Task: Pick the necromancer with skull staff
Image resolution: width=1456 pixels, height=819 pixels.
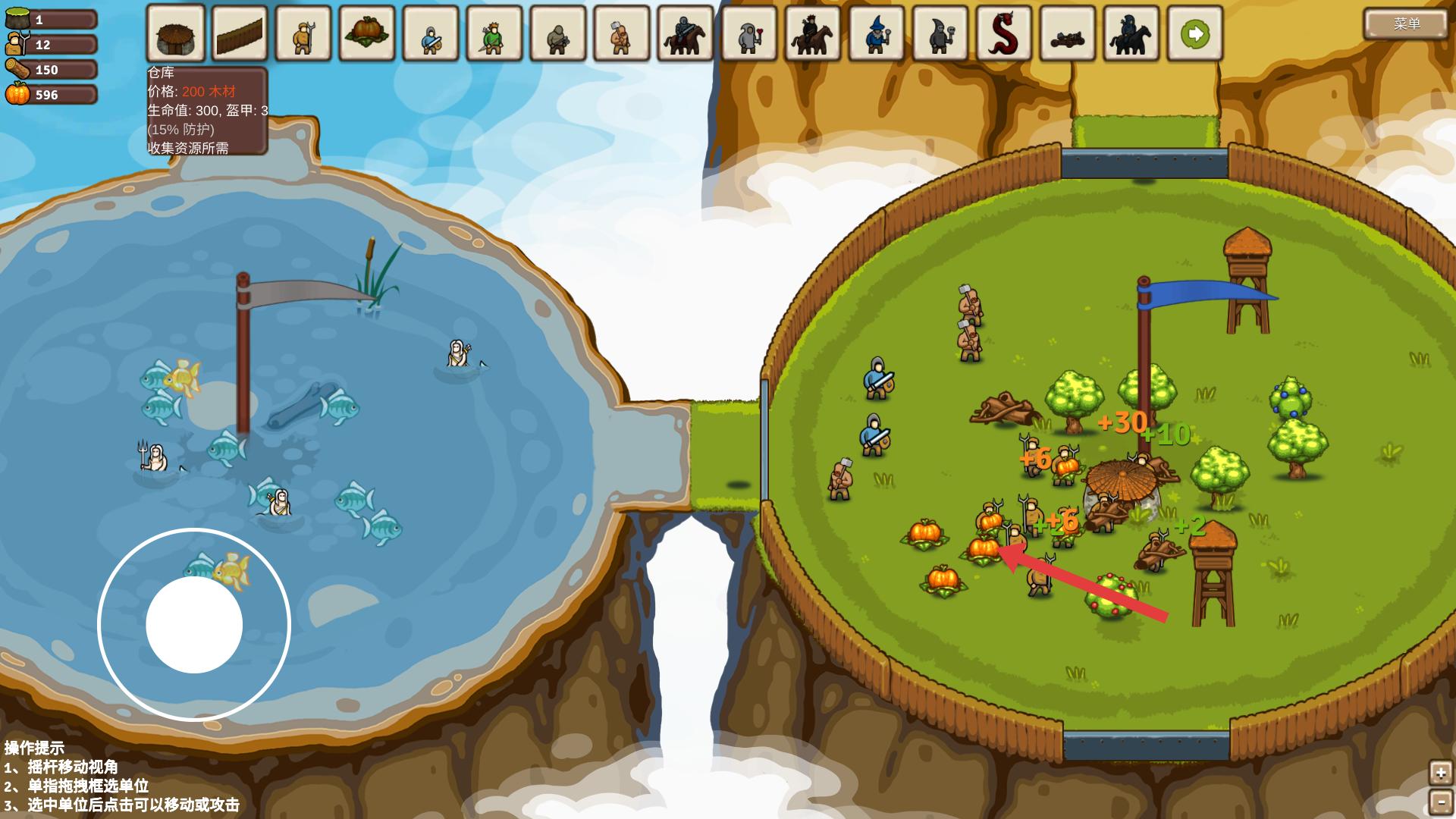Action: tap(940, 34)
